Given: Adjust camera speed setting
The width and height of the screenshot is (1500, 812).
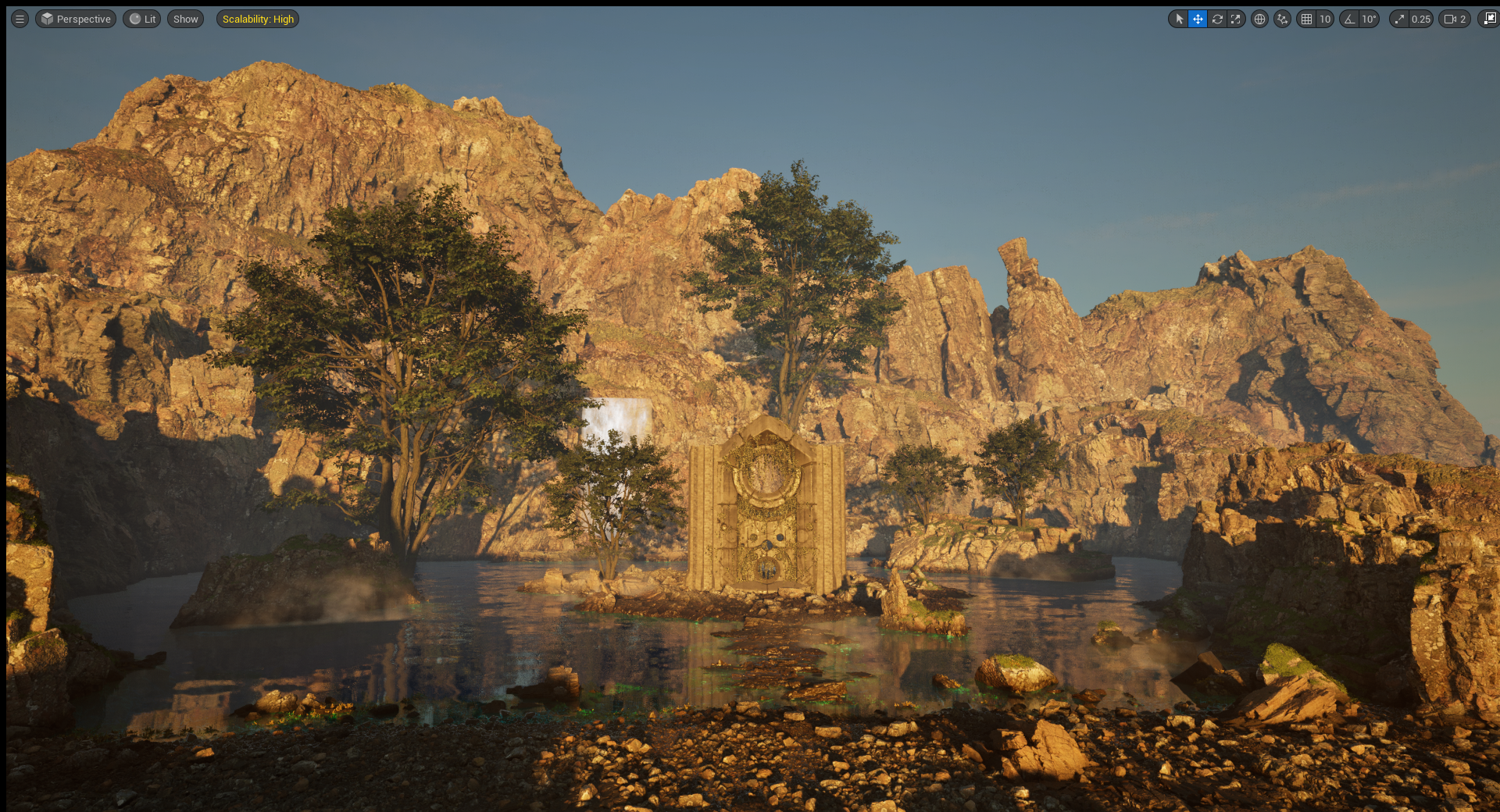Looking at the screenshot, I should (x=1455, y=19).
